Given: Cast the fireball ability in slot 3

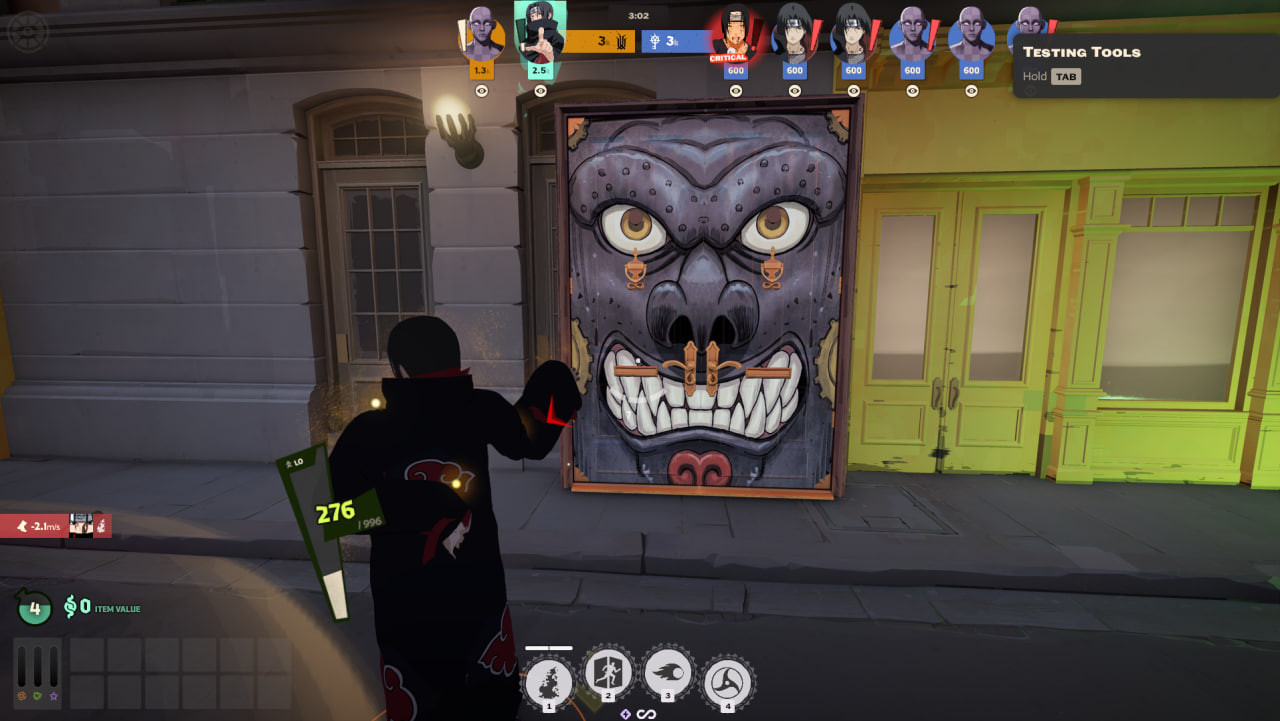Looking at the screenshot, I should (667, 678).
